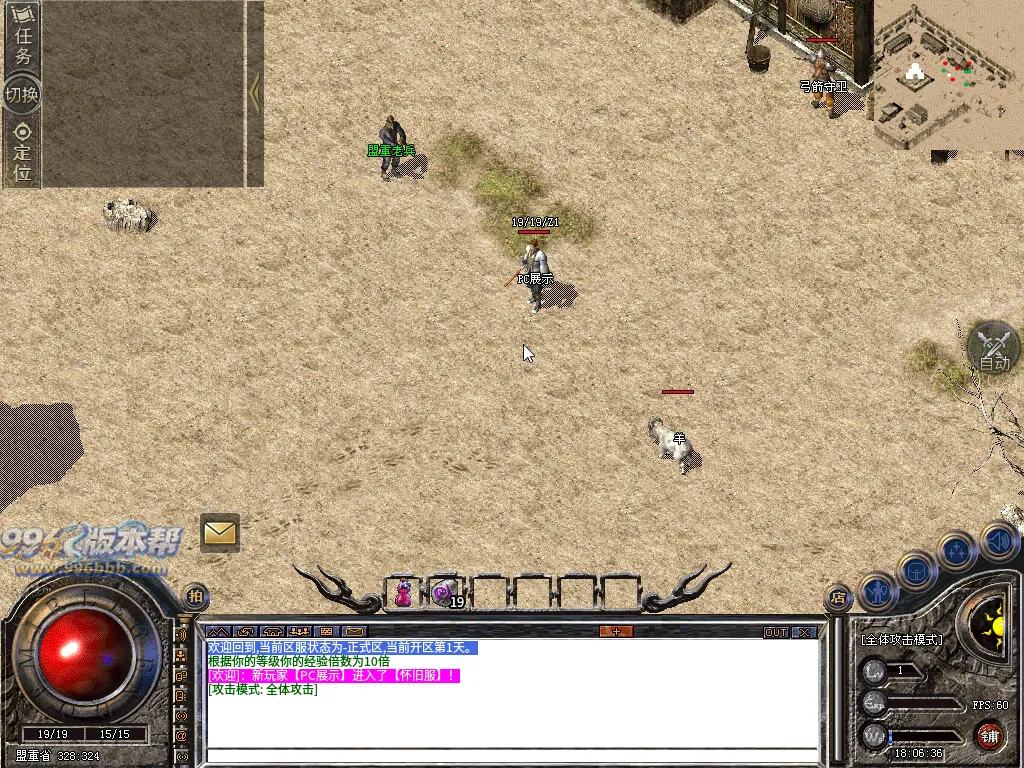1024x768 pixels.
Task: Click the chat text input line
Action: click(x=510, y=755)
